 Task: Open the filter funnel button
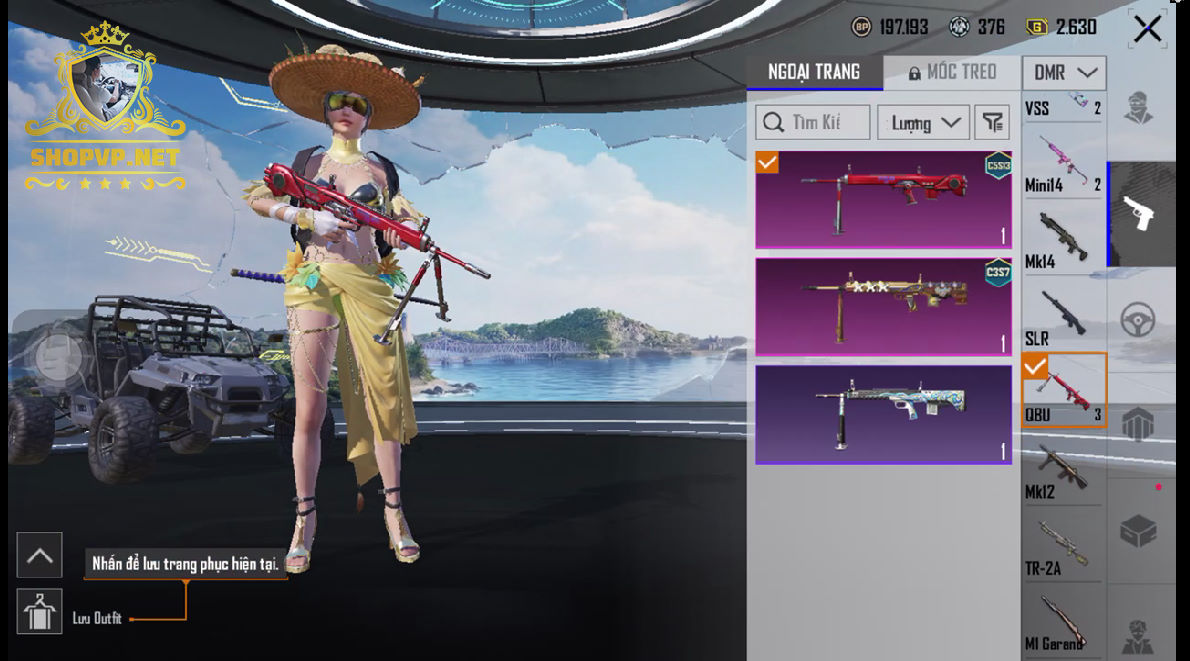pos(991,122)
